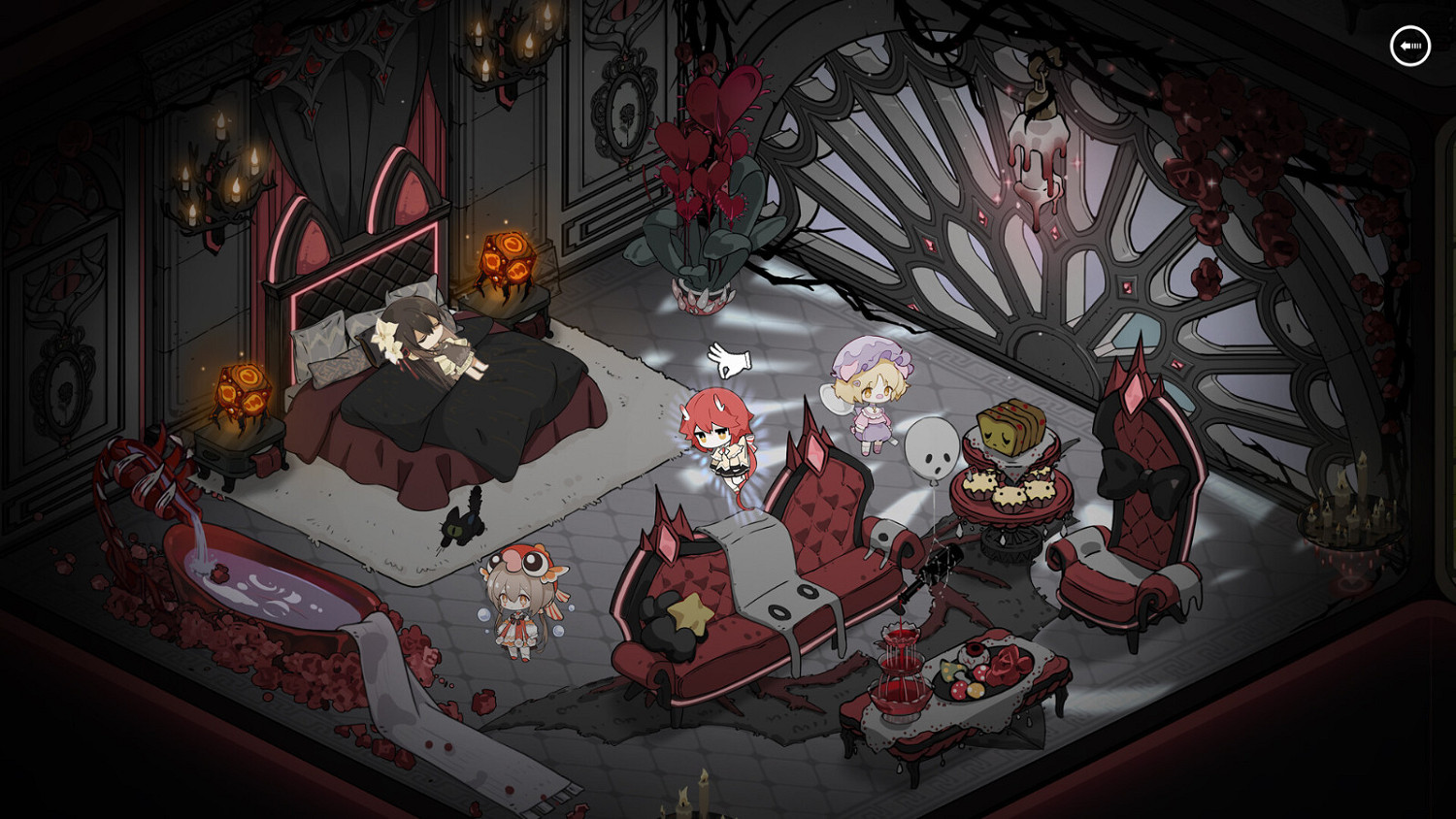Click the blonde character in the purple nightcap
This screenshot has height=819, width=1456.
pos(872,398)
